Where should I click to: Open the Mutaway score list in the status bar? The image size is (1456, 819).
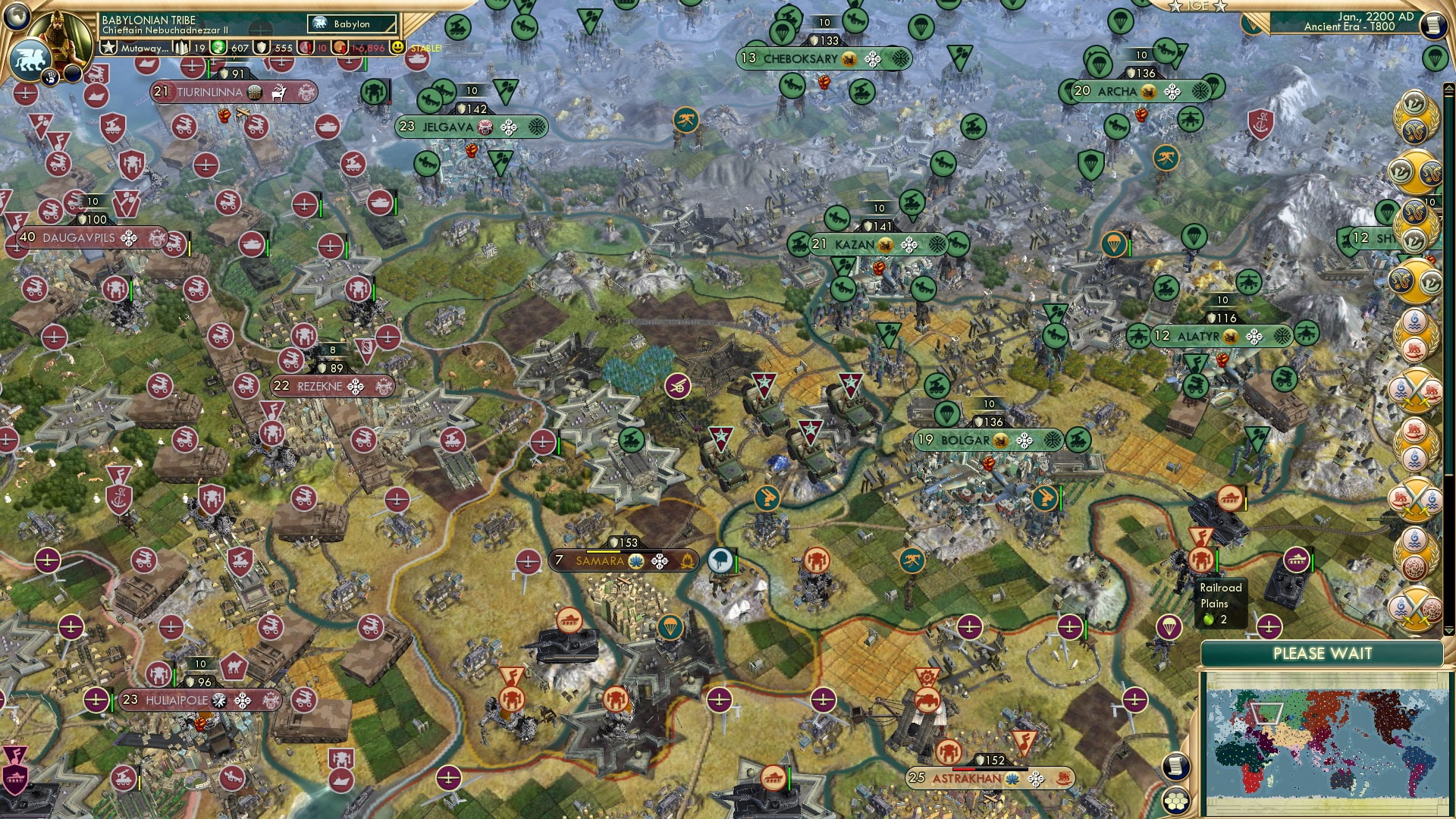(x=136, y=48)
